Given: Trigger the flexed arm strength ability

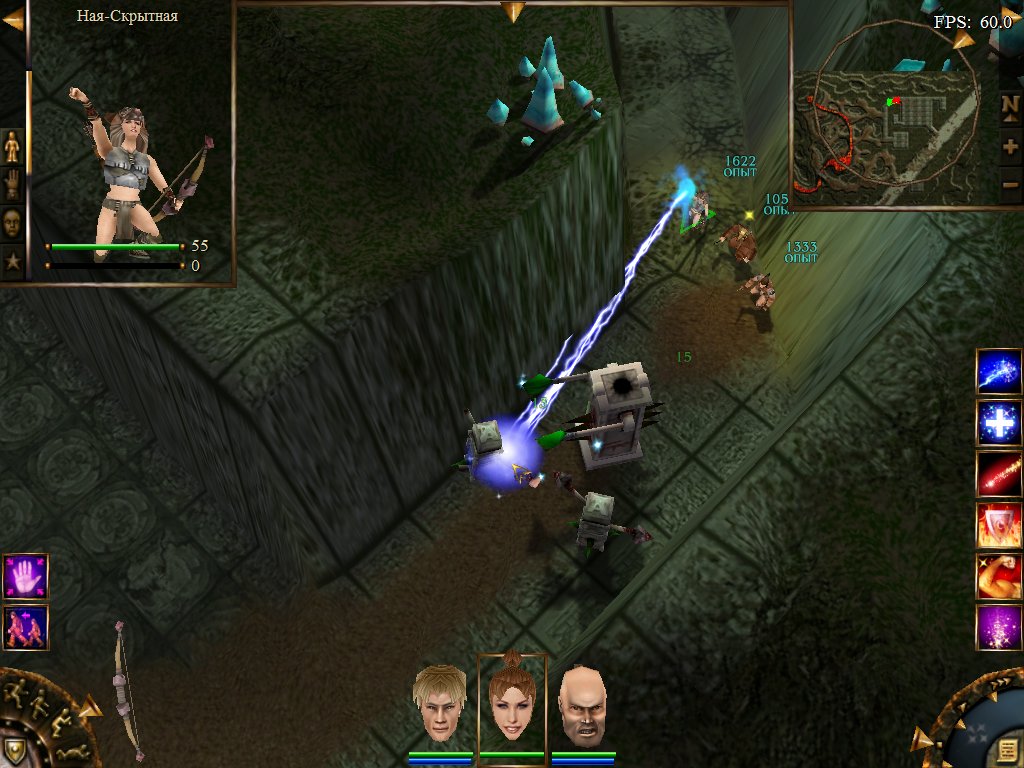Looking at the screenshot, I should [x=999, y=576].
